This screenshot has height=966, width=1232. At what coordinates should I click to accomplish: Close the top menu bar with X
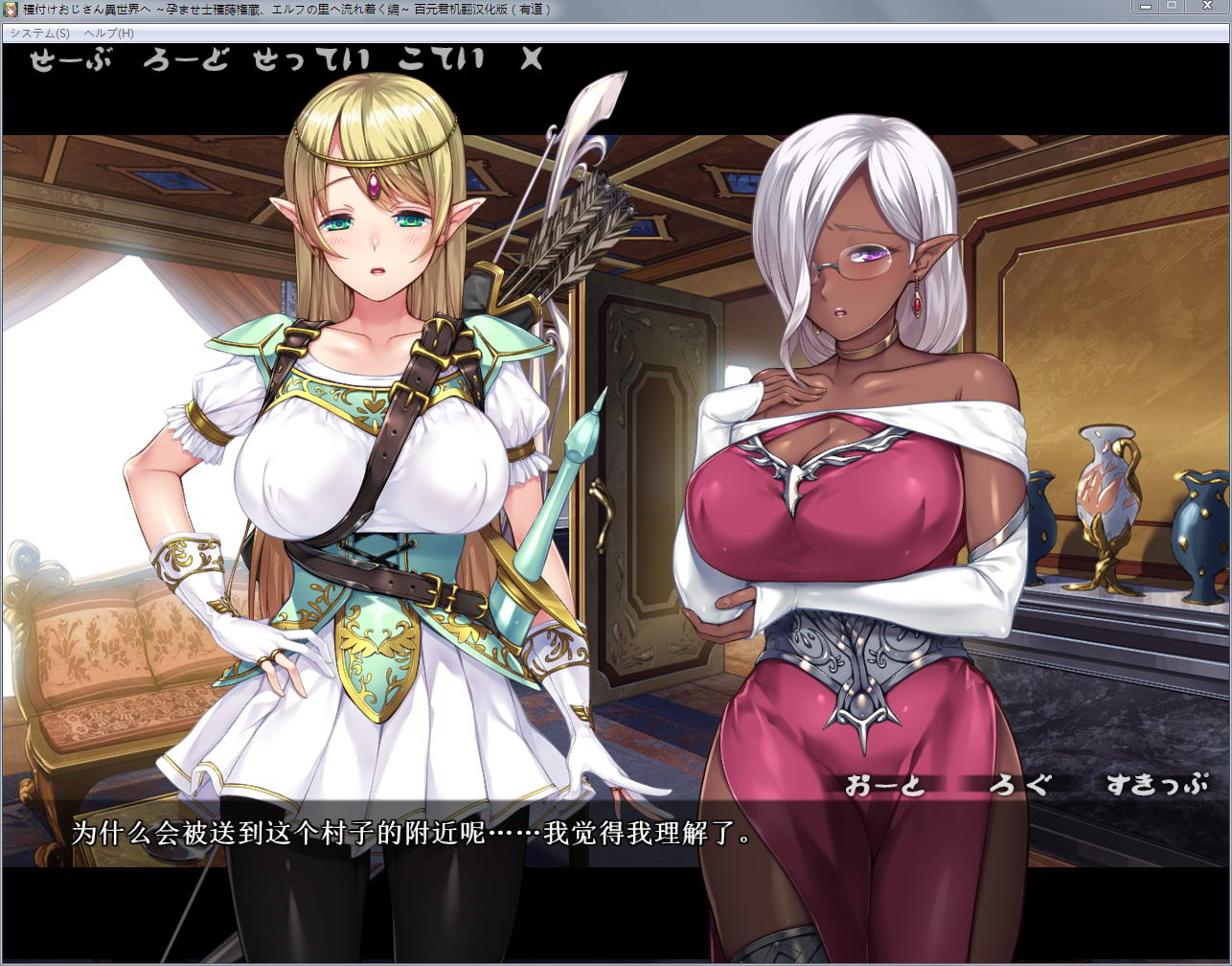(531, 59)
